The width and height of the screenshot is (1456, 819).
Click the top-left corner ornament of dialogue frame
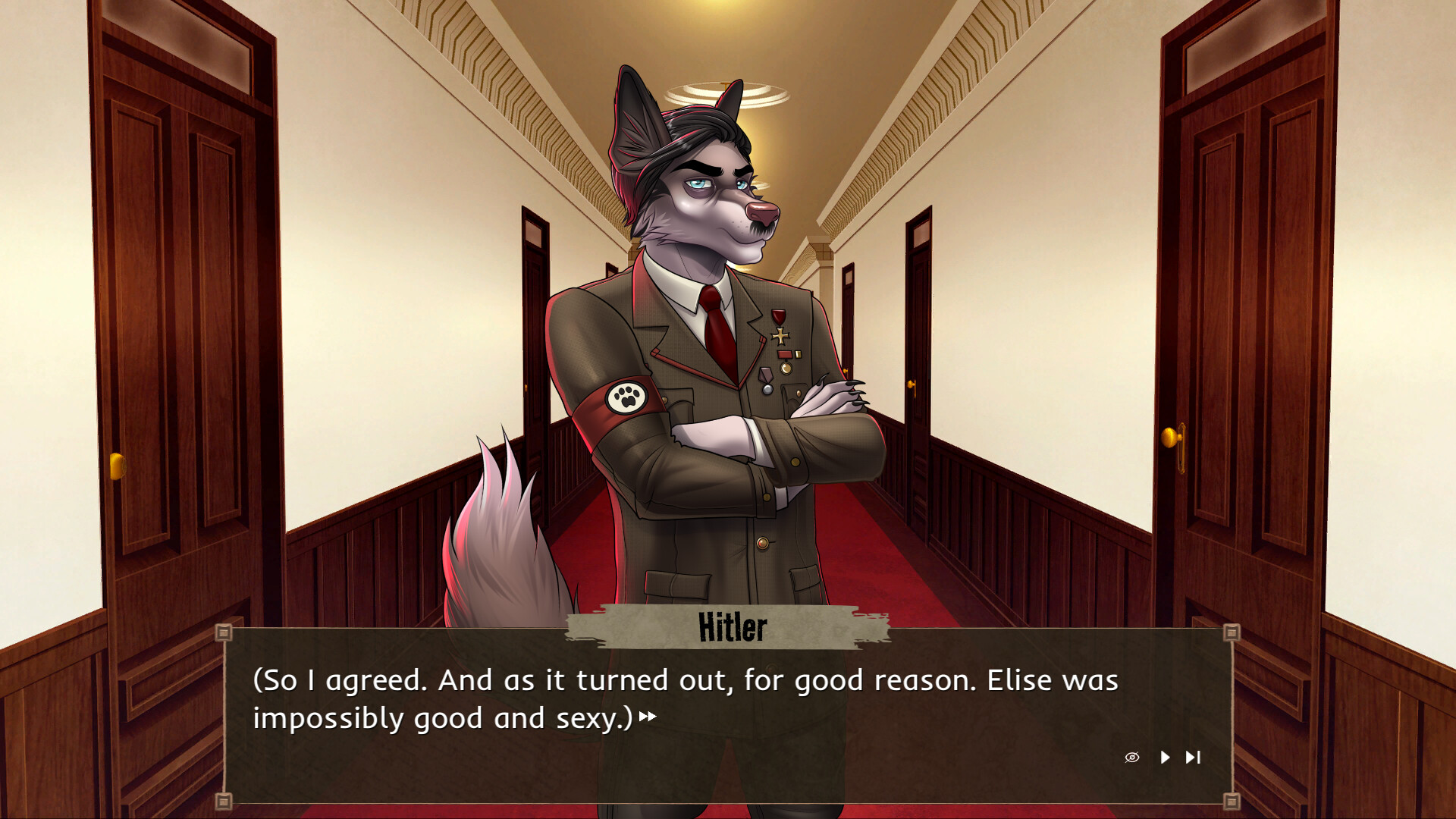pyautogui.click(x=224, y=631)
